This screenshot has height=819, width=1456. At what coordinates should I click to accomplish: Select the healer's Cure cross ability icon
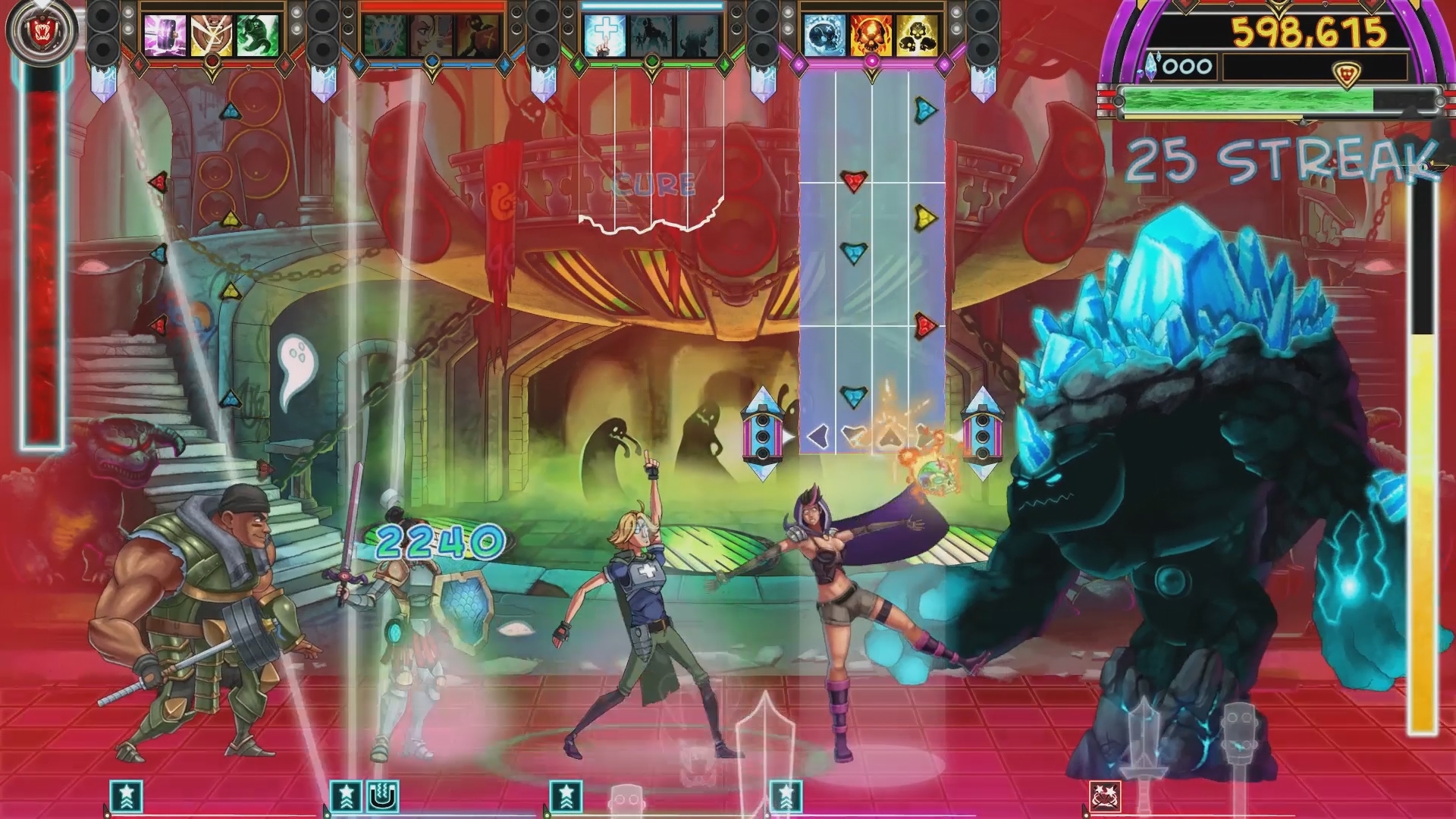click(605, 35)
